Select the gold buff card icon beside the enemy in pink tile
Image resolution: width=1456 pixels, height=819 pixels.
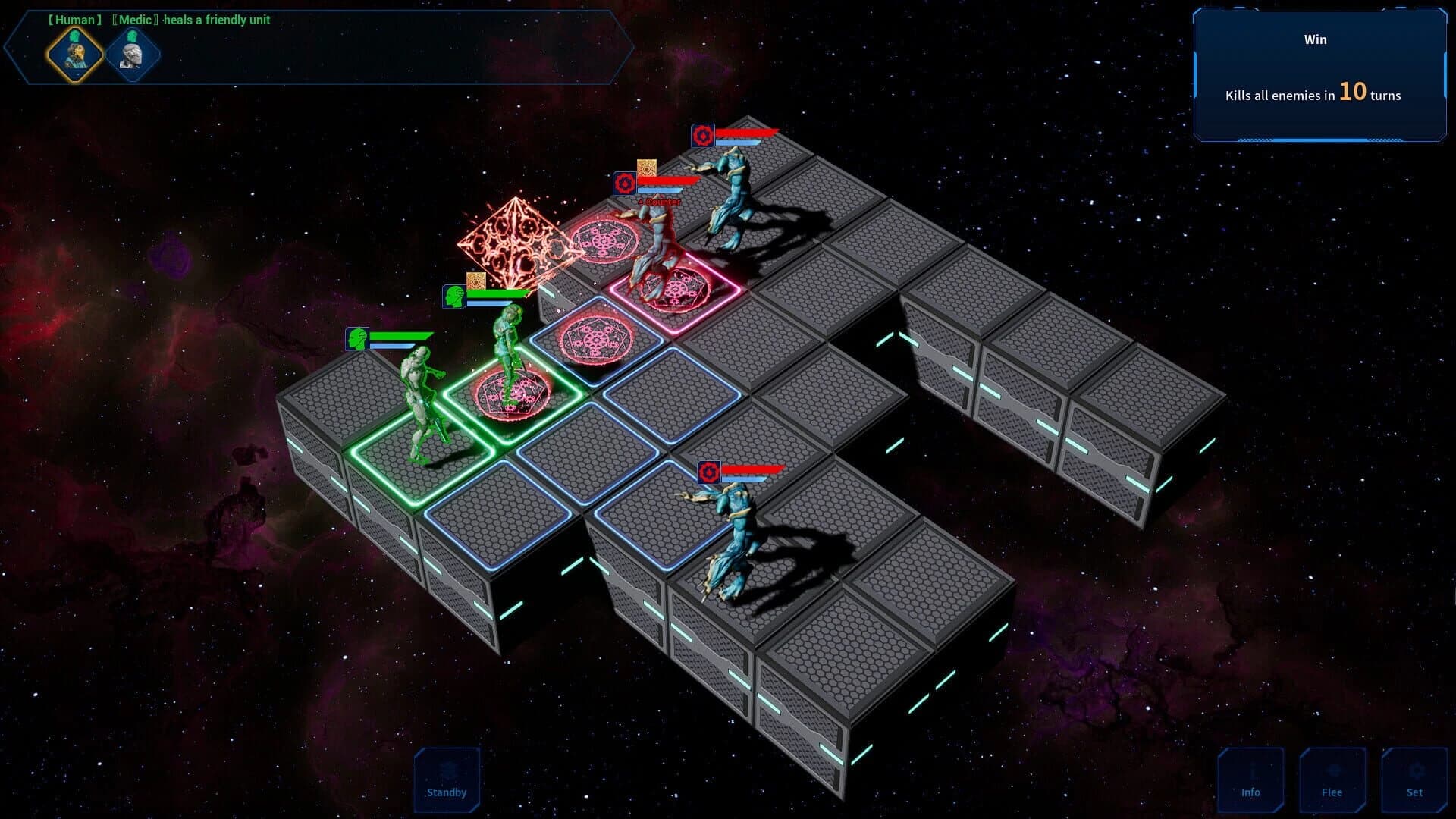tap(645, 165)
